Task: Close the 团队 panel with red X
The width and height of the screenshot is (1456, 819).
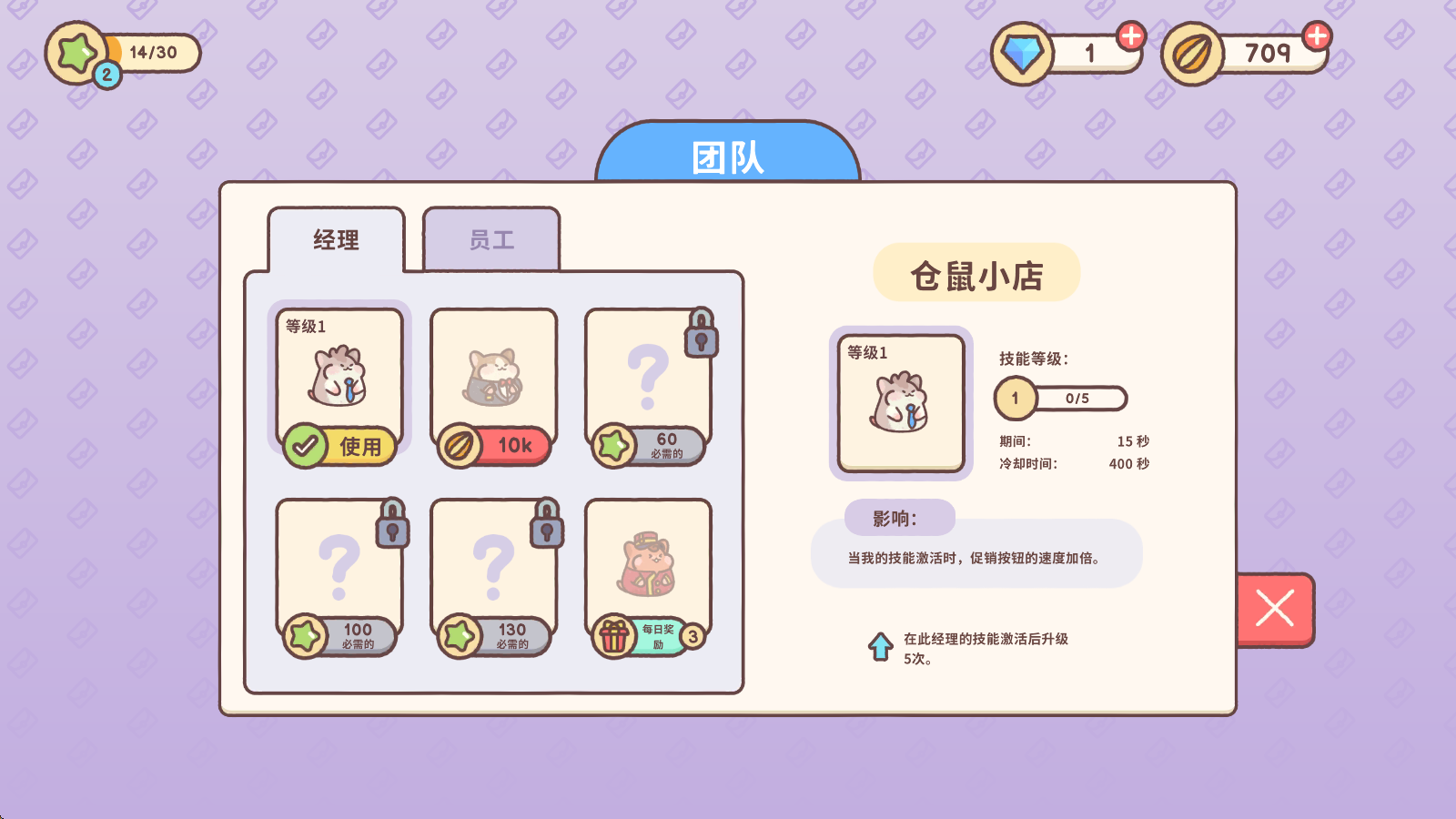Action: (1273, 608)
